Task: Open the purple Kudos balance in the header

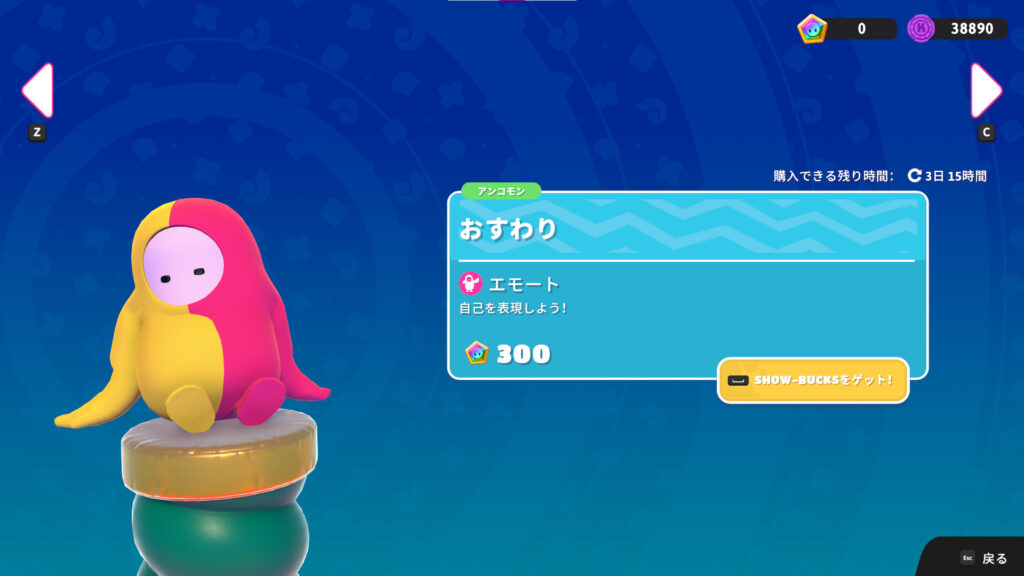Action: tap(956, 28)
